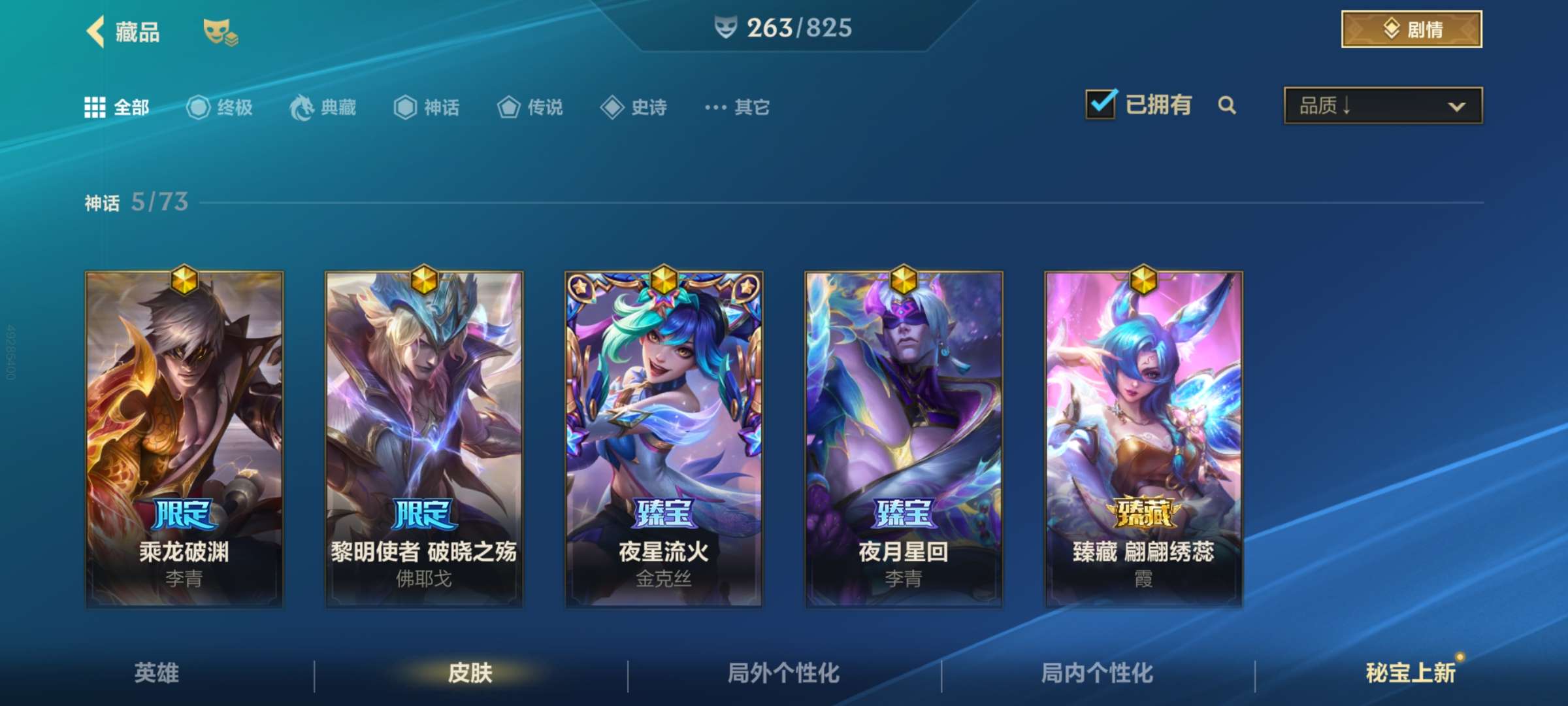Select the 典藏 dragon filter icon
This screenshot has height=706, width=1568.
click(300, 108)
